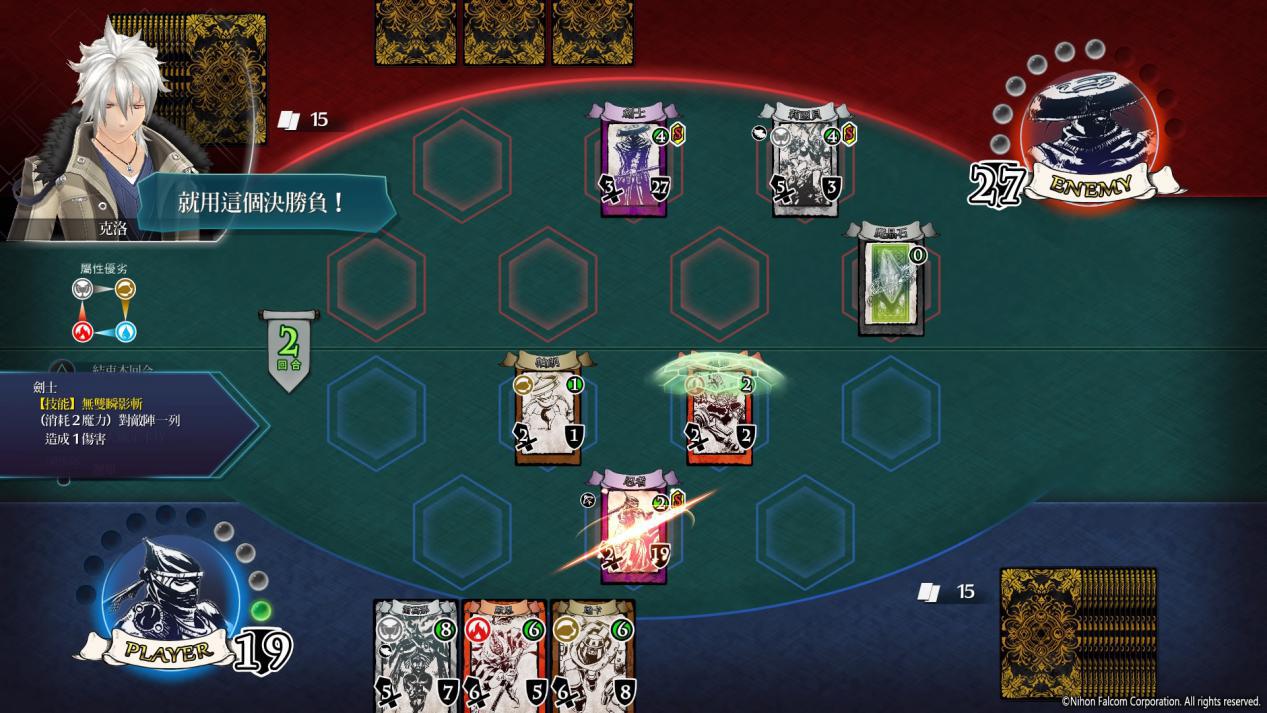Select the grey heaven card costing 8
1267x713 pixels.
pos(416,656)
